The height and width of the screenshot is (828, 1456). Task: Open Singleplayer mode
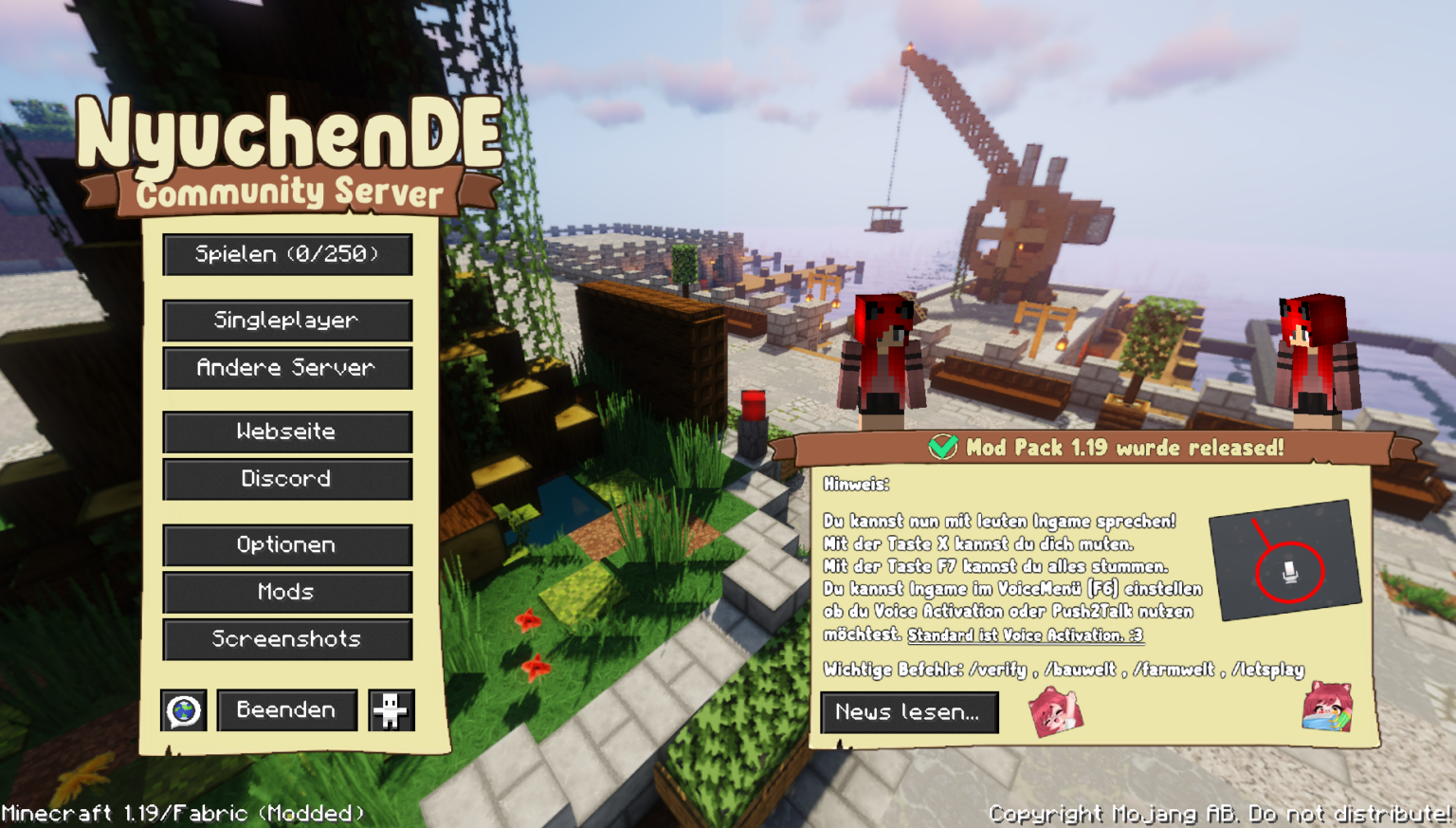coord(287,321)
